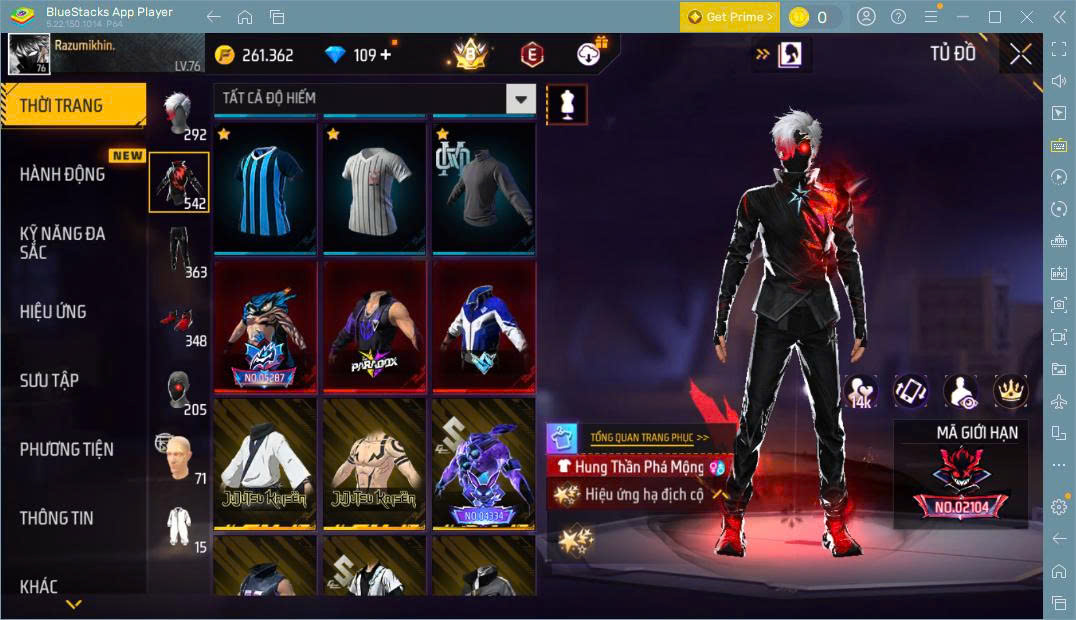1076x620 pixels.
Task: Choose the Paradox purple vest
Action: click(x=375, y=327)
